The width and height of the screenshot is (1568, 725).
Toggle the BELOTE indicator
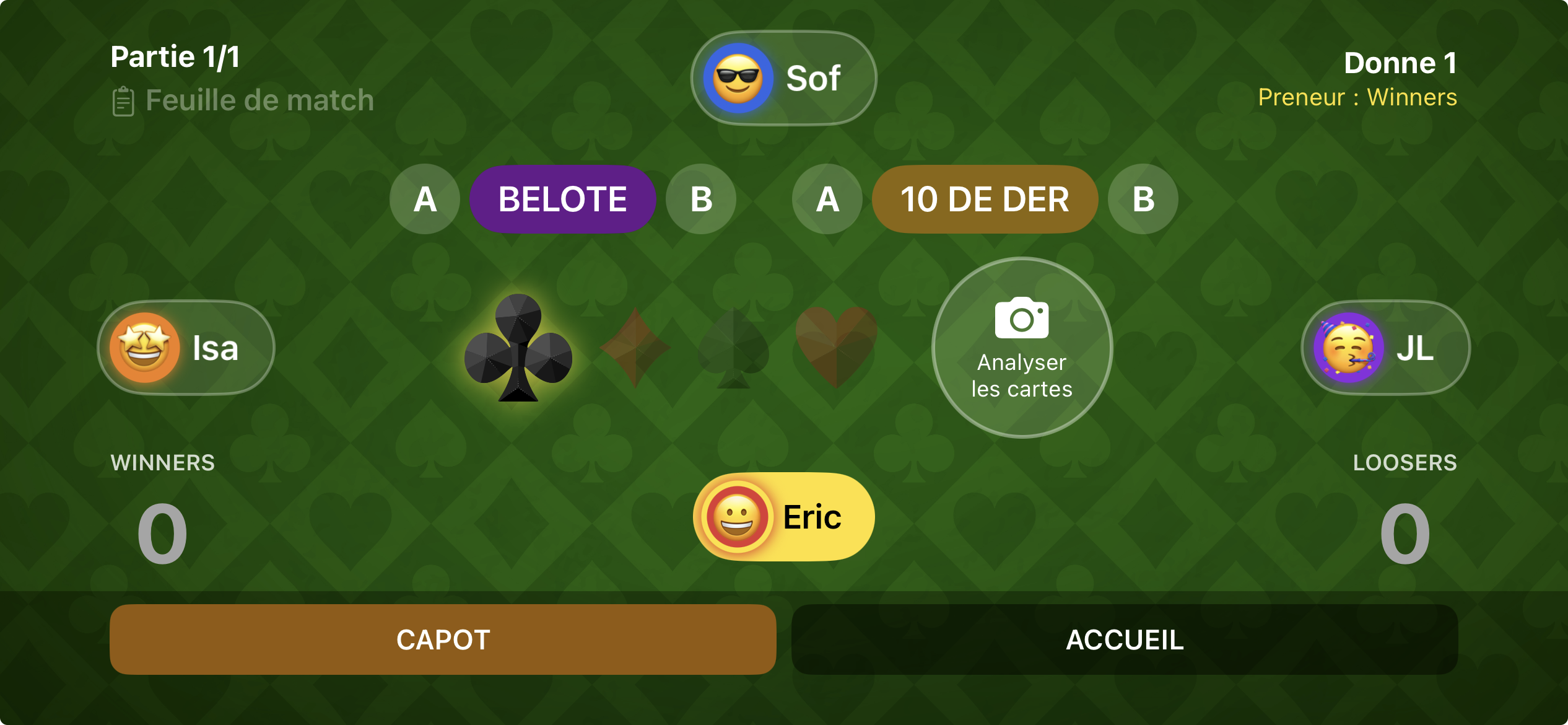[562, 199]
